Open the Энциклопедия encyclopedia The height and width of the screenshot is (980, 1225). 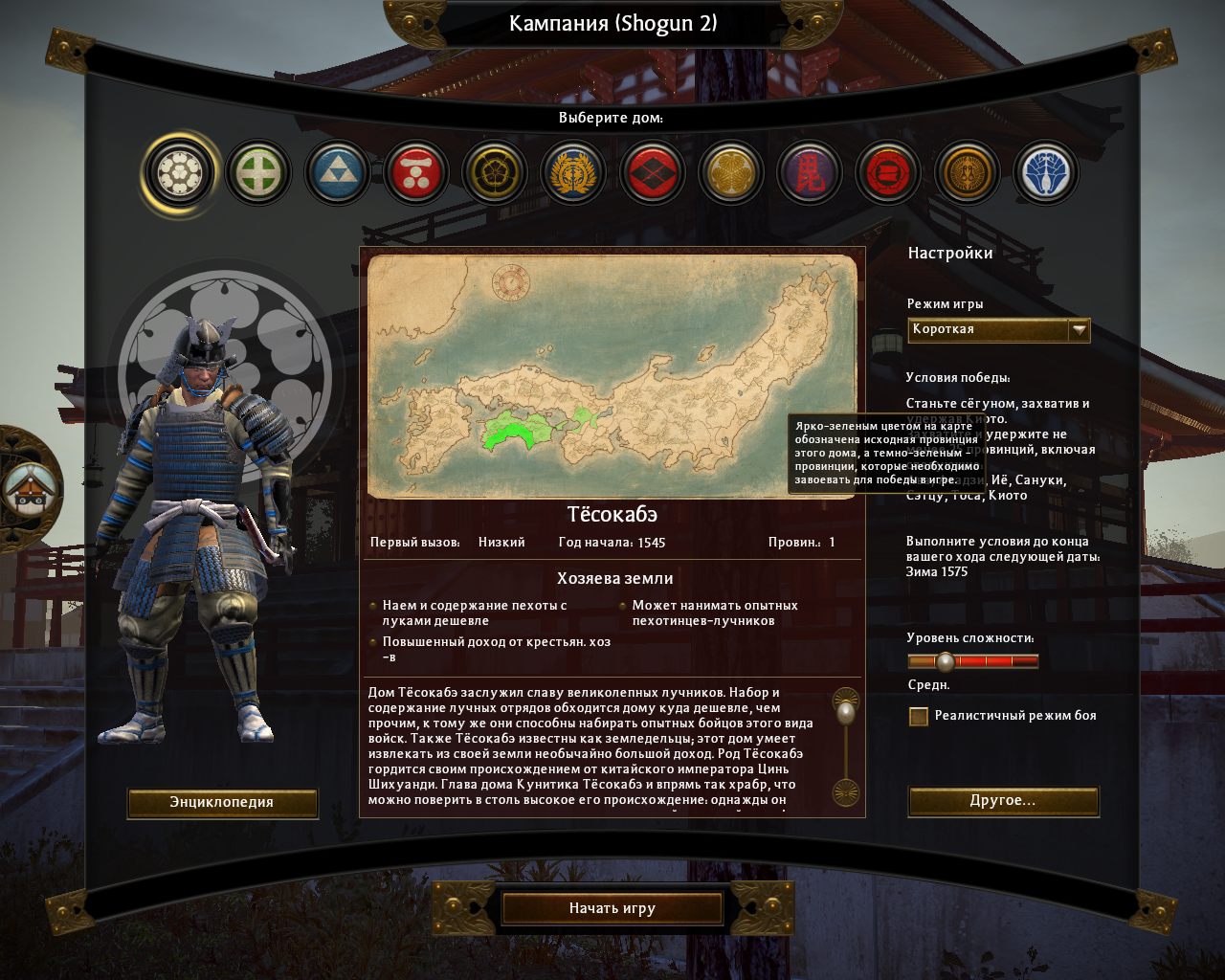tap(222, 802)
